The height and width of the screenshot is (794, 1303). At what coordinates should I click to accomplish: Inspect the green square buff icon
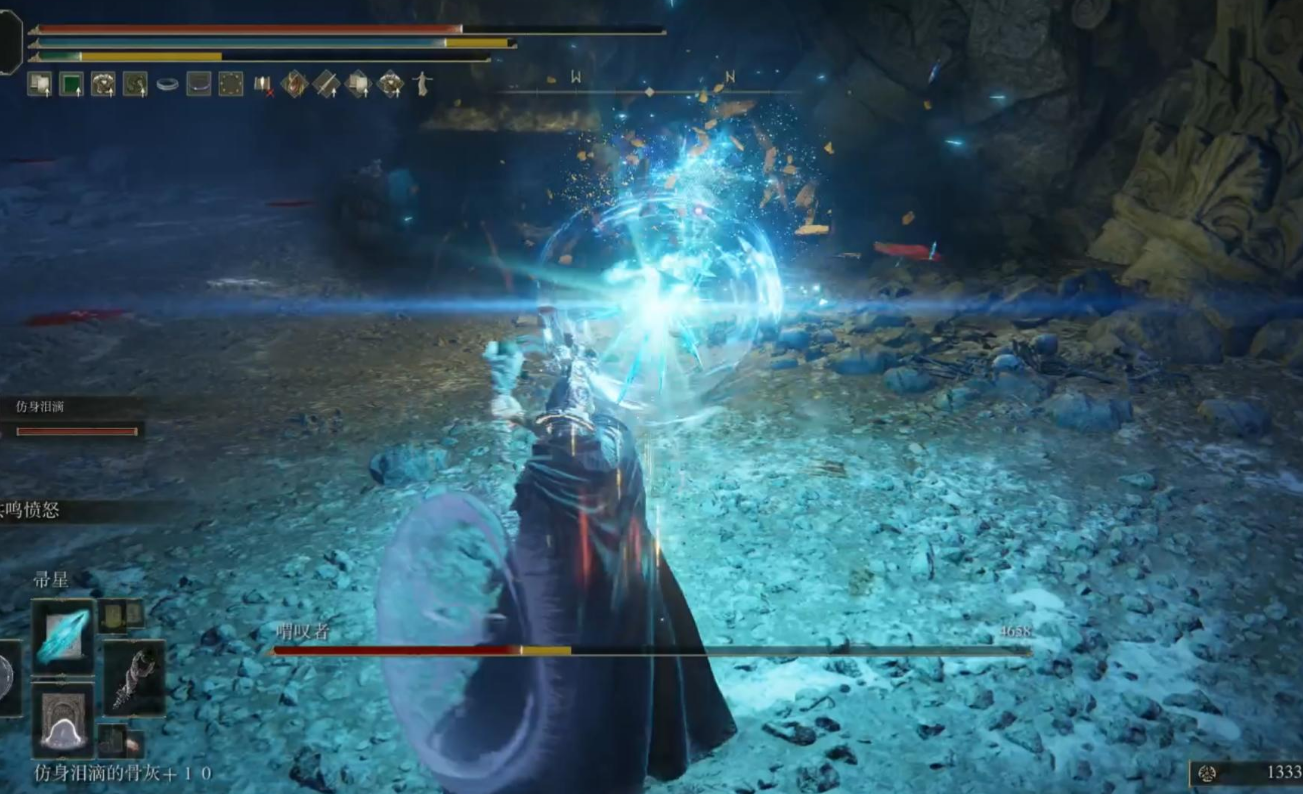click(71, 84)
